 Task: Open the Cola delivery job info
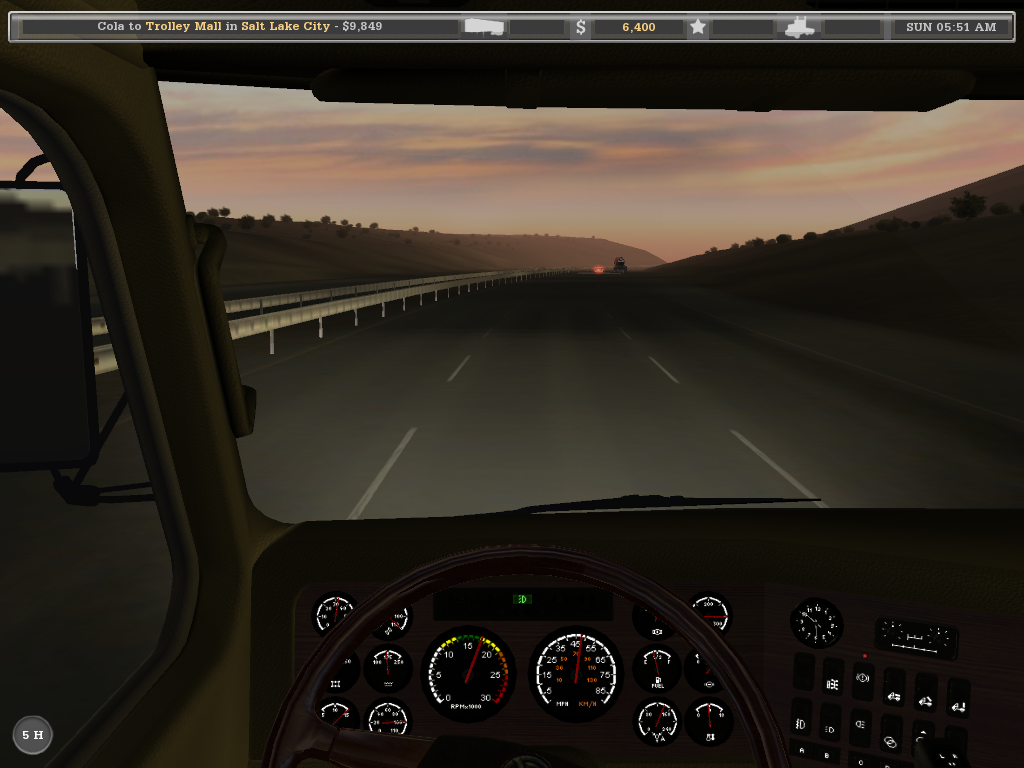point(240,27)
